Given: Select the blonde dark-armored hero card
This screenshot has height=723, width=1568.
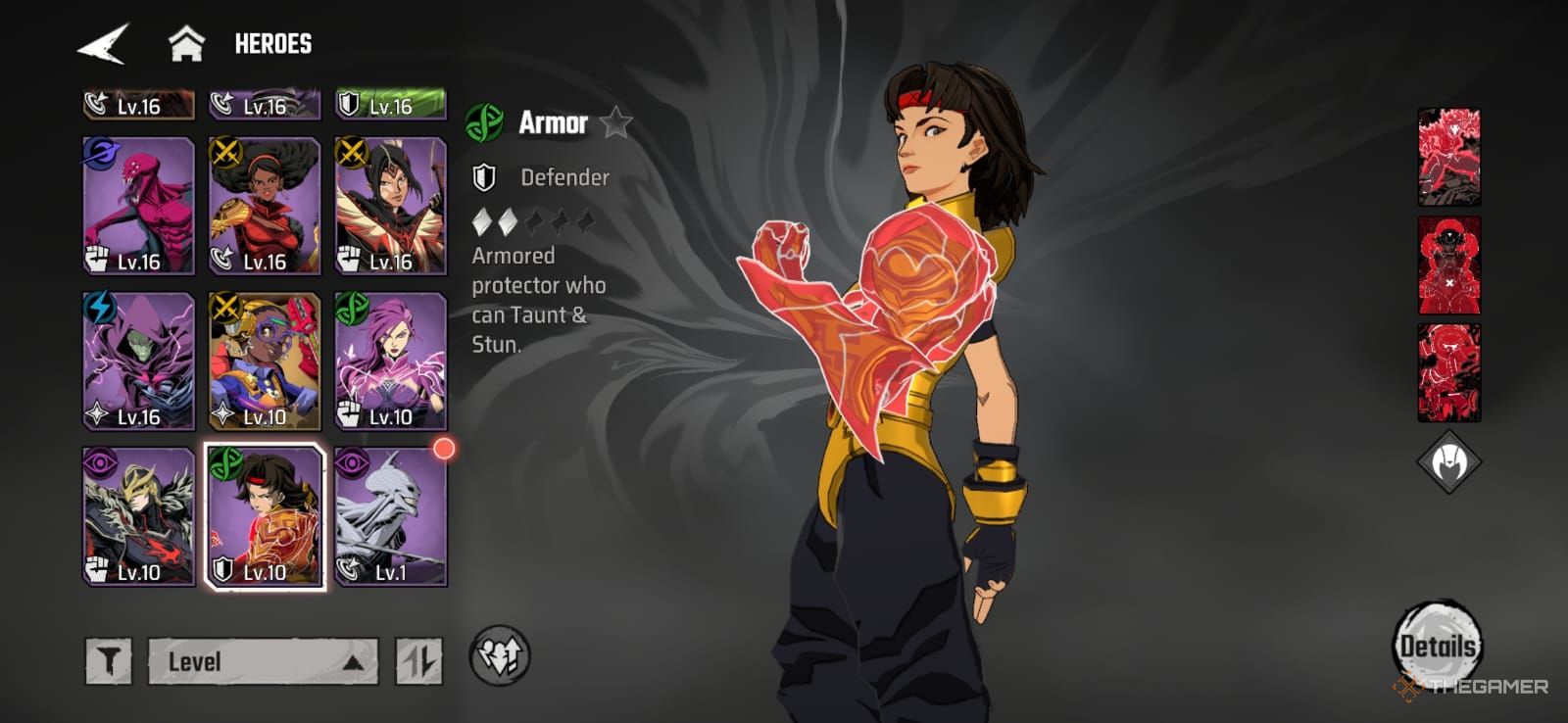Looking at the screenshot, I should pyautogui.click(x=138, y=516).
